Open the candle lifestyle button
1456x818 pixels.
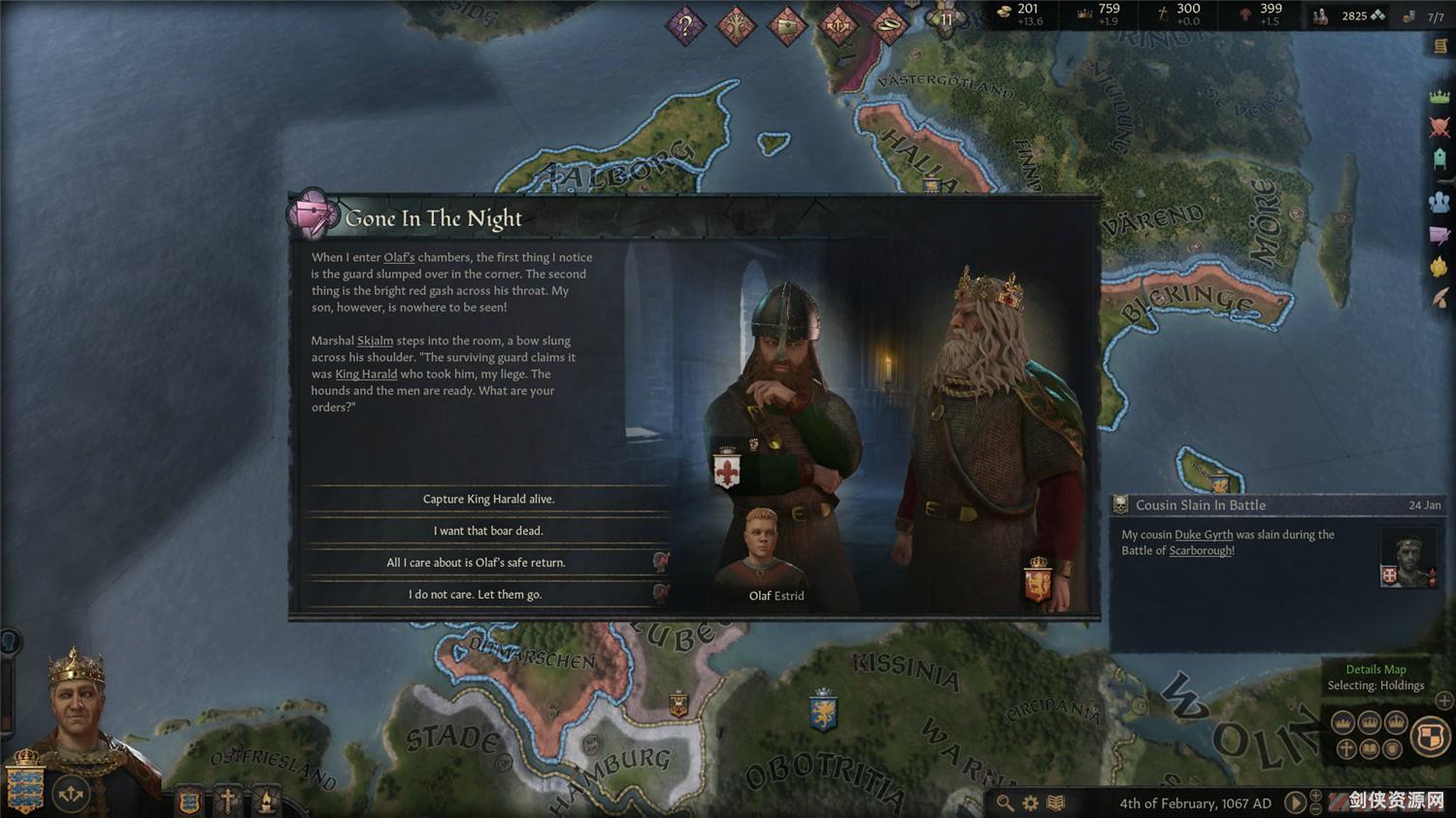point(265,802)
